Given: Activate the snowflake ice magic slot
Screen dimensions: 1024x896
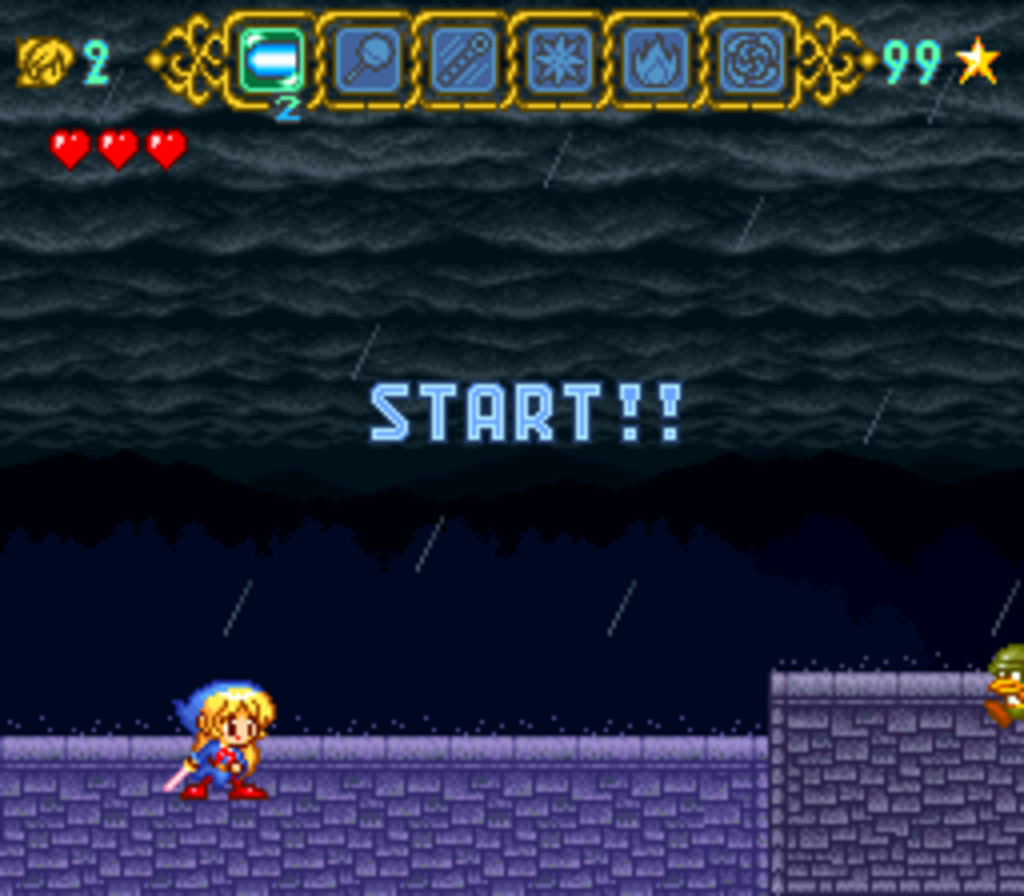Looking at the screenshot, I should pos(559,61).
